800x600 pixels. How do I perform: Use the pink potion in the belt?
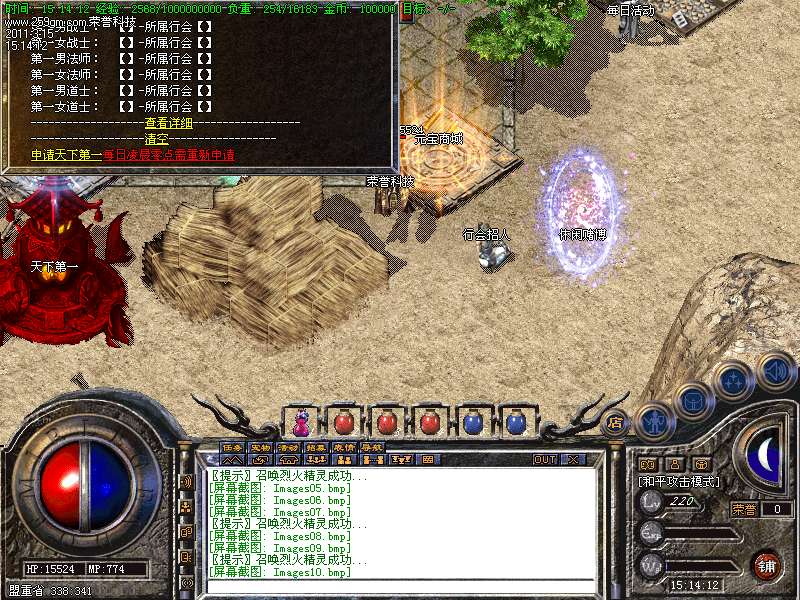301,422
